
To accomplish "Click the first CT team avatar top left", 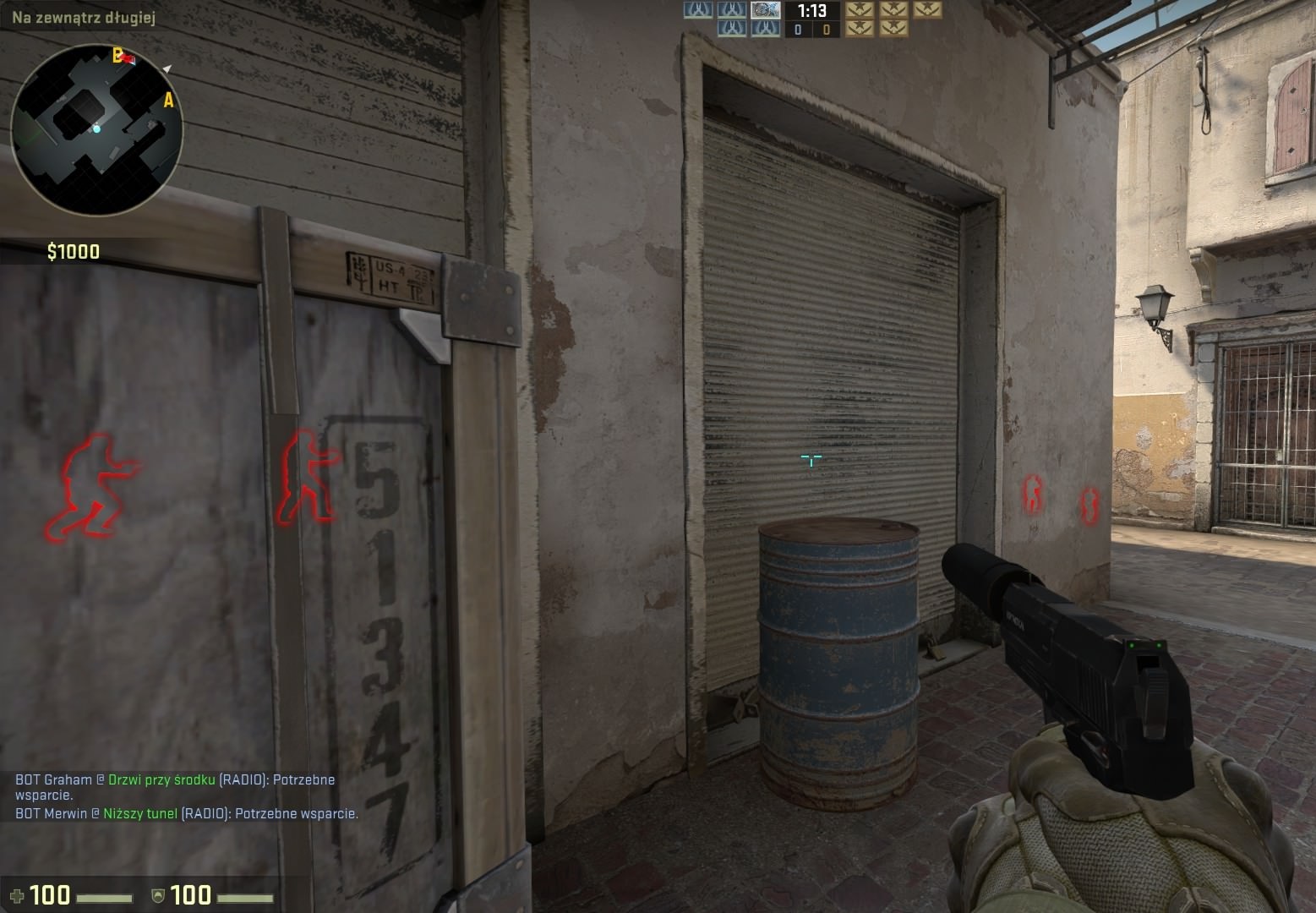I will pyautogui.click(x=696, y=11).
